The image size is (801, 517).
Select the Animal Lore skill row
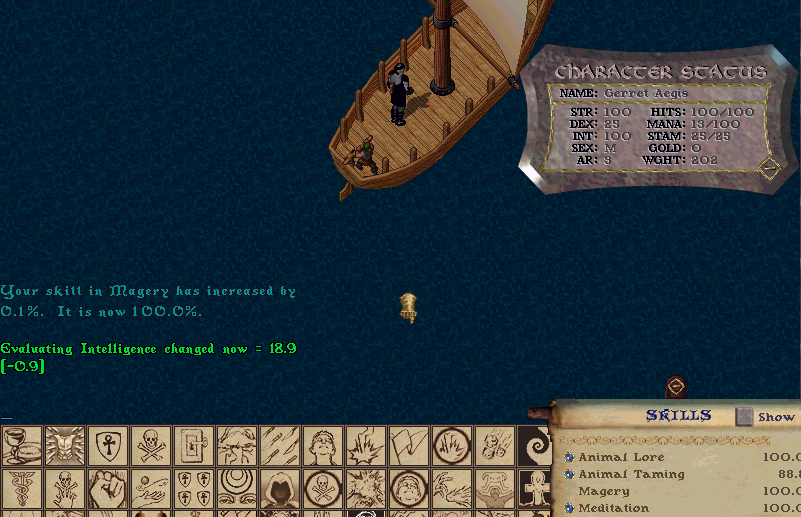coord(621,457)
